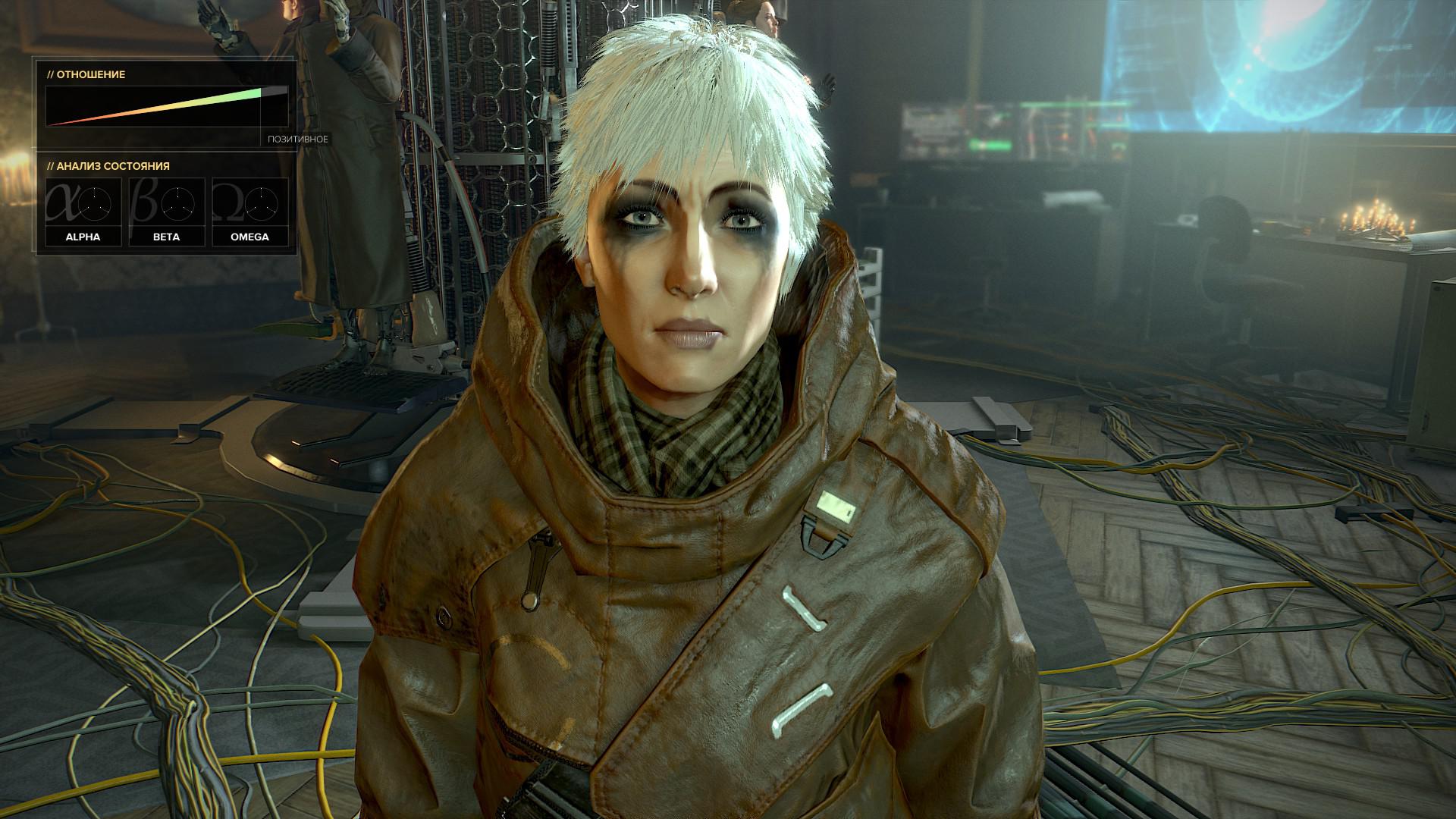The width and height of the screenshot is (1456, 819).
Task: Click the Beta personality indicator
Action: (166, 212)
